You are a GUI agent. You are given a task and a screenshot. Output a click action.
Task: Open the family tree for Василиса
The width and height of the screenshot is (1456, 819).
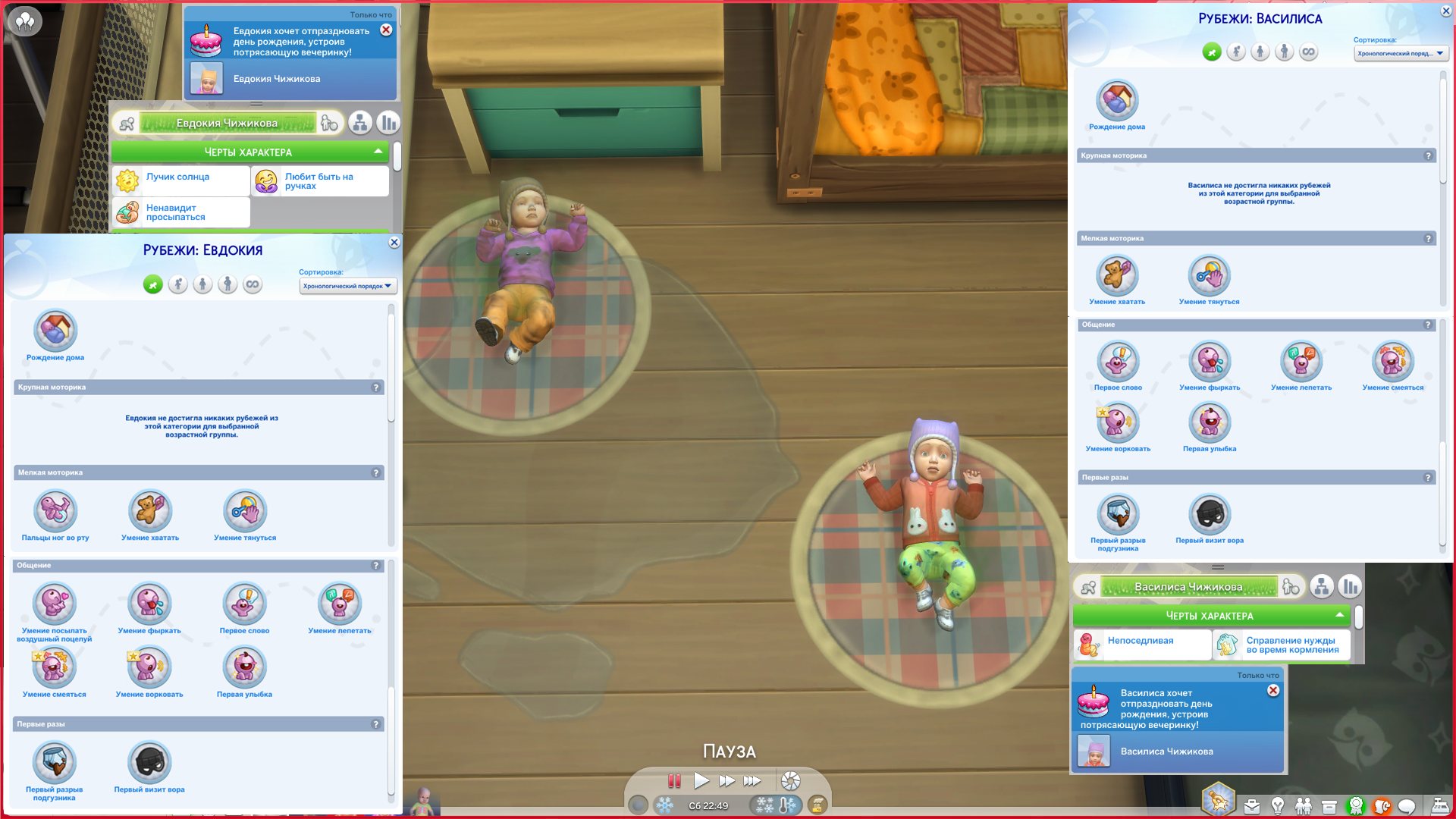pyautogui.click(x=1321, y=587)
